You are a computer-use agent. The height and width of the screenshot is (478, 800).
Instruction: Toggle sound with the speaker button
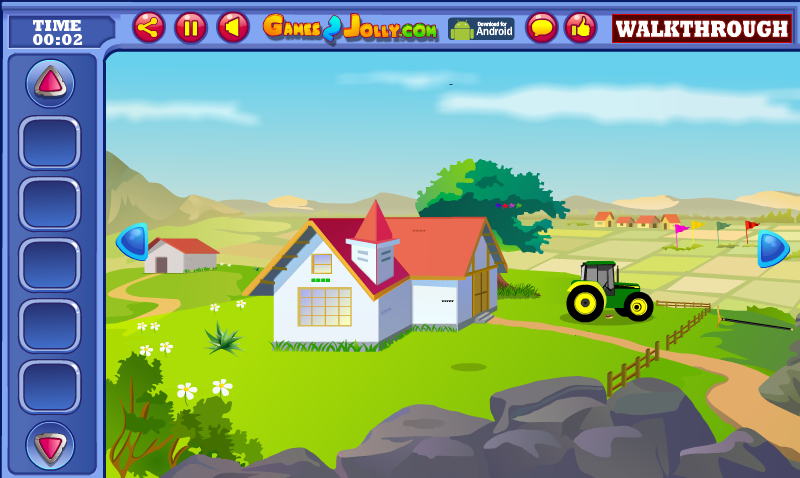(233, 27)
